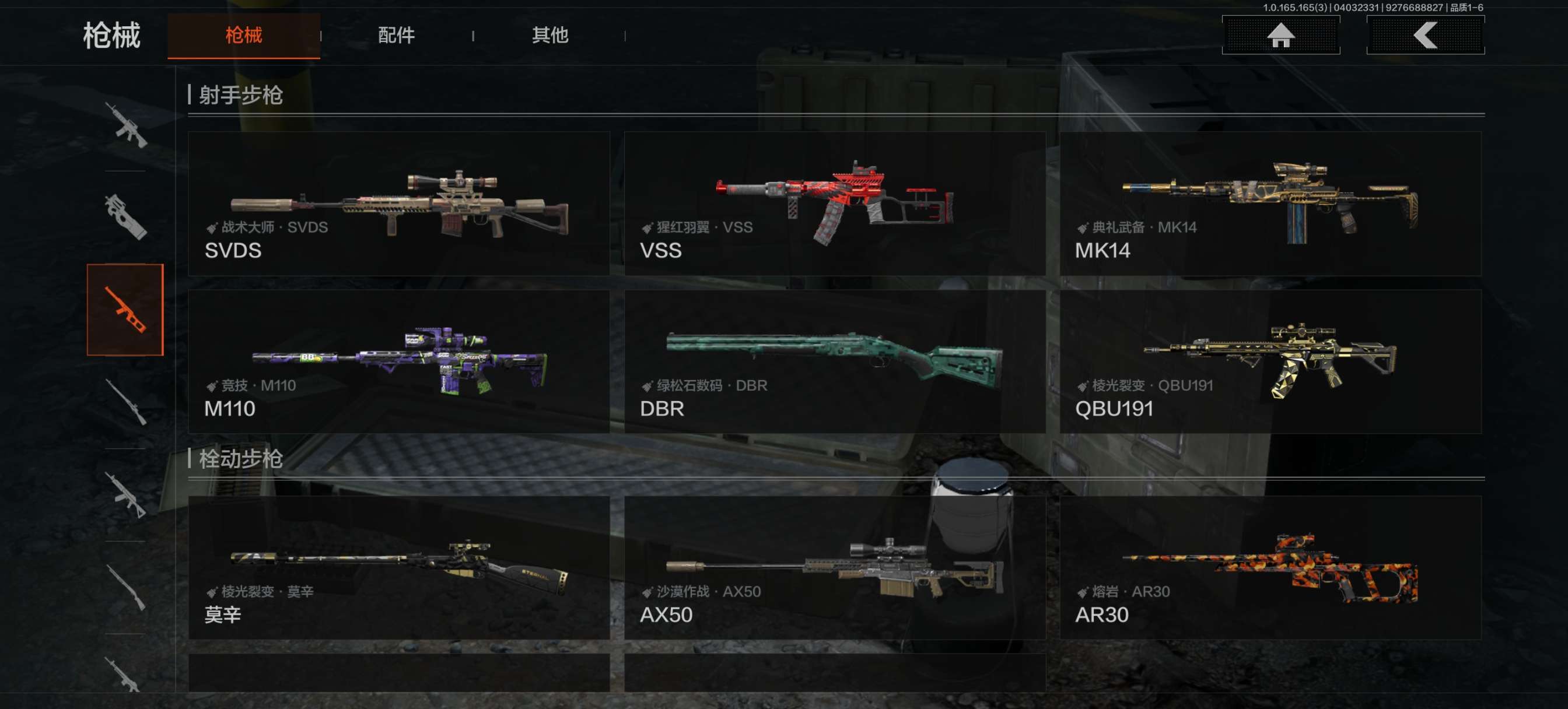The width and height of the screenshot is (1568, 709).
Task: Choose the SVDS marksman rifle card
Action: 398,204
